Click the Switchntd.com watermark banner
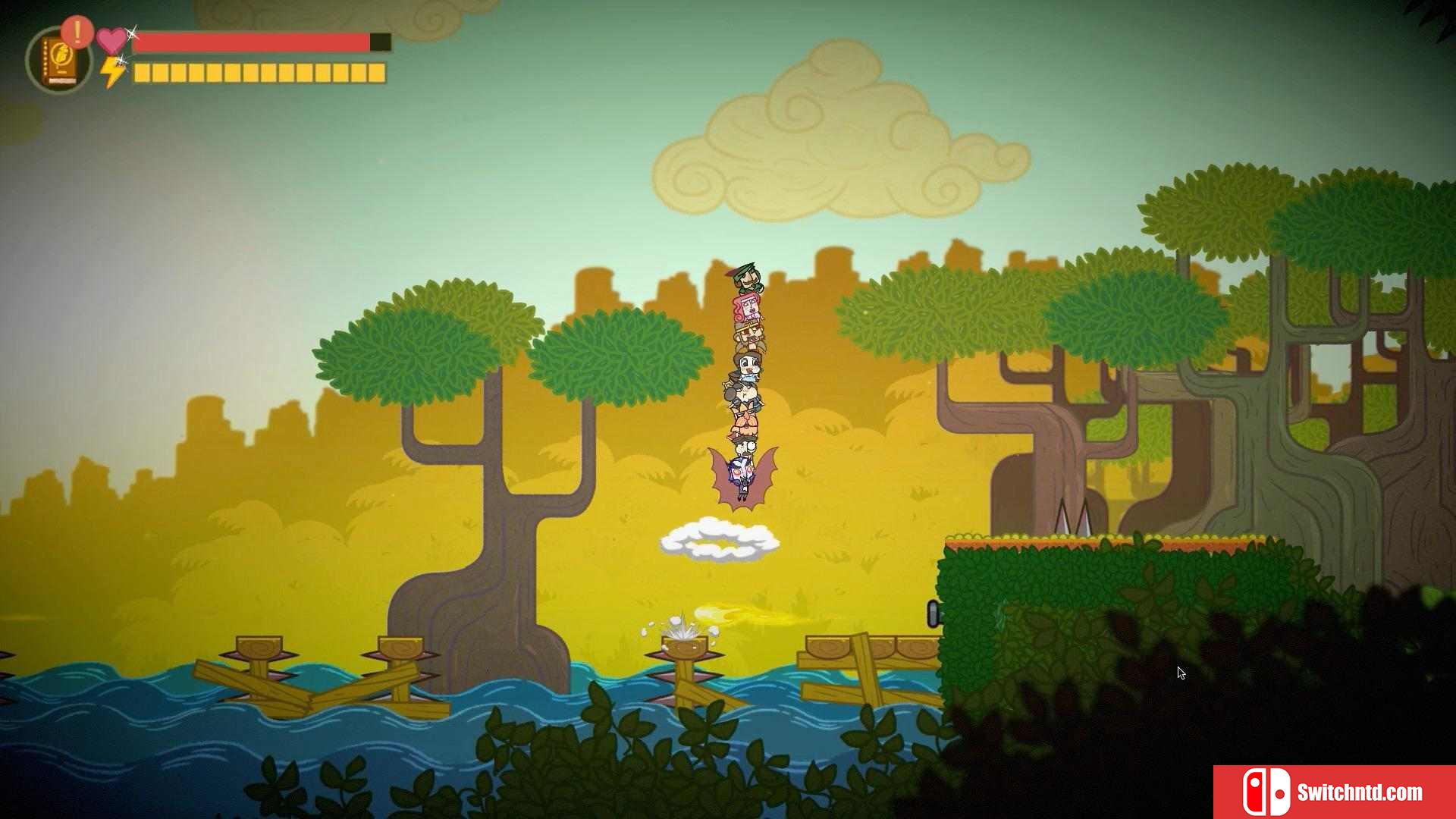The width and height of the screenshot is (1456, 819). [1334, 792]
